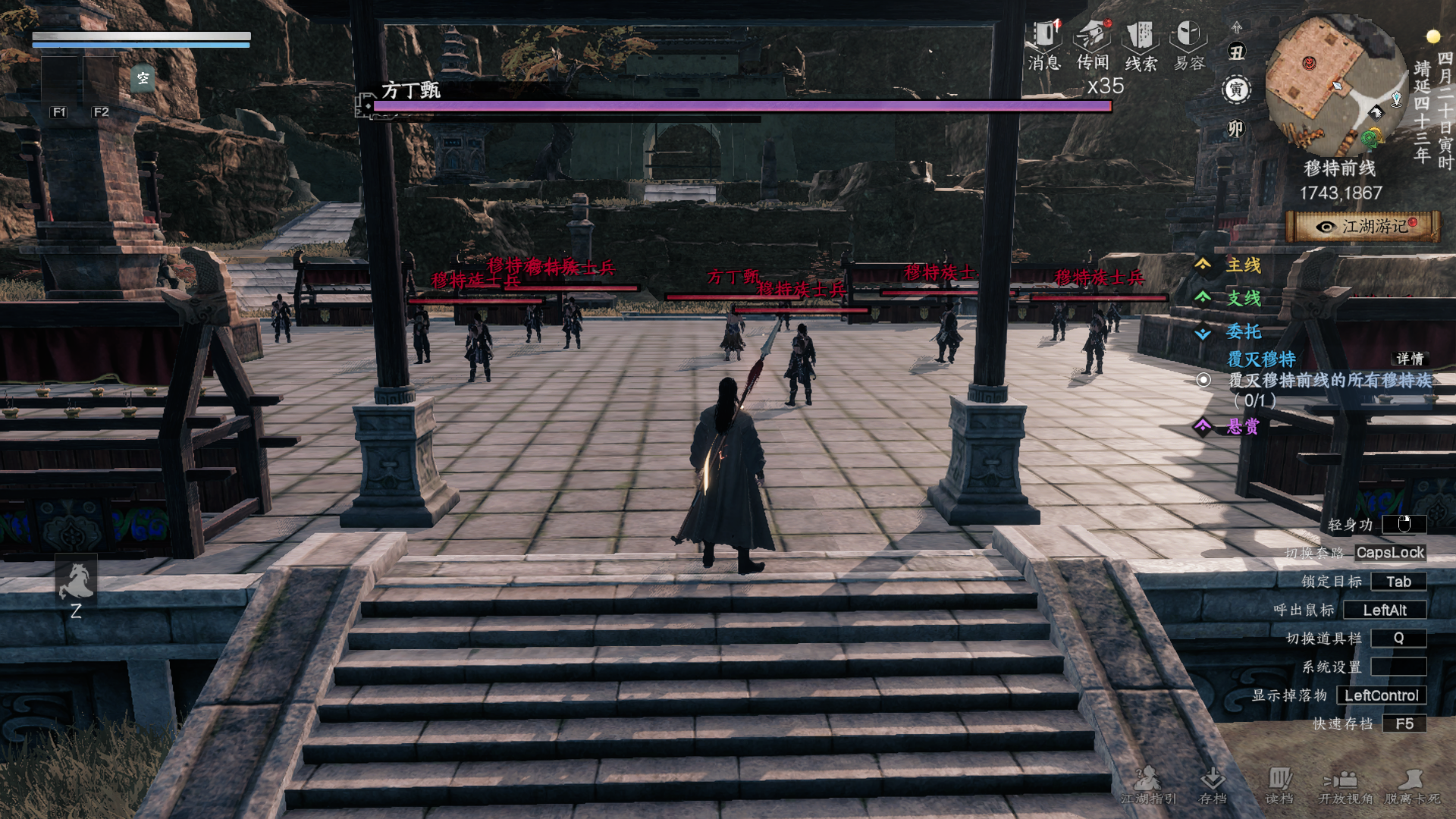Open the 江湖指引 guide
1456x819 pixels.
coord(1148,783)
